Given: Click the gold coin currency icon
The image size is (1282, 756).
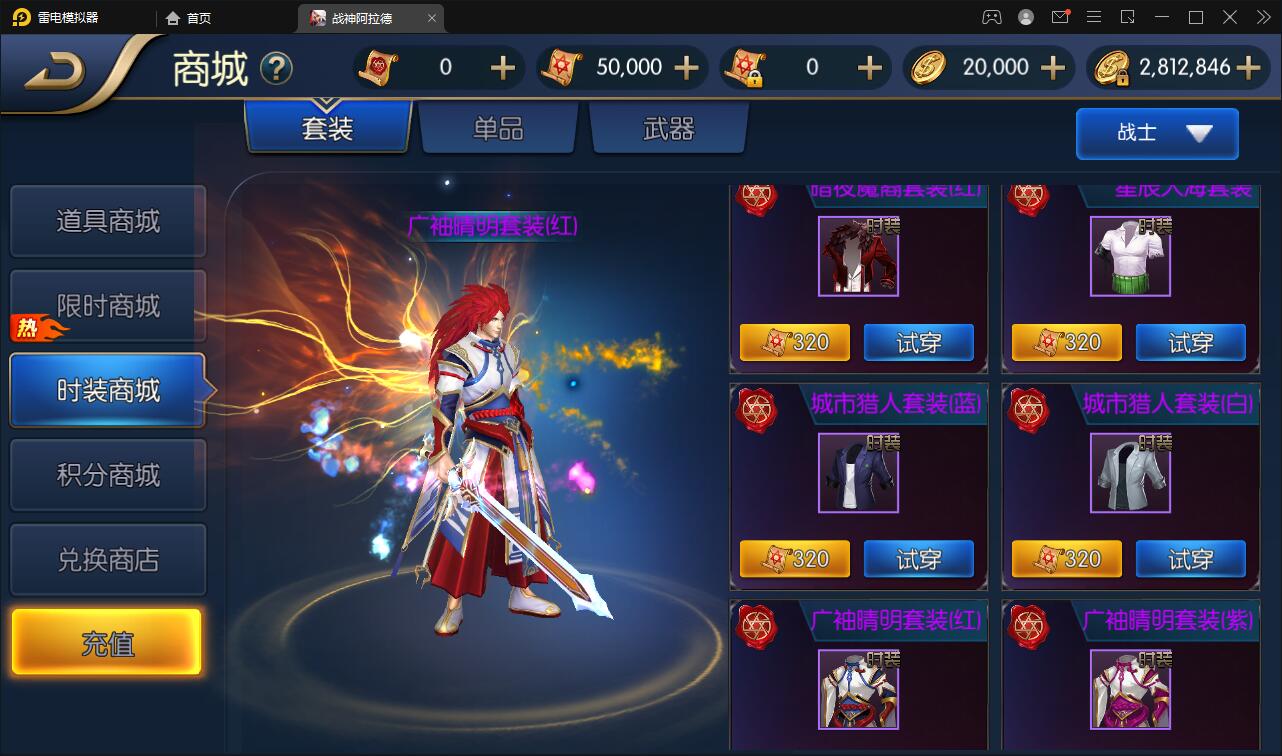Looking at the screenshot, I should (928, 67).
